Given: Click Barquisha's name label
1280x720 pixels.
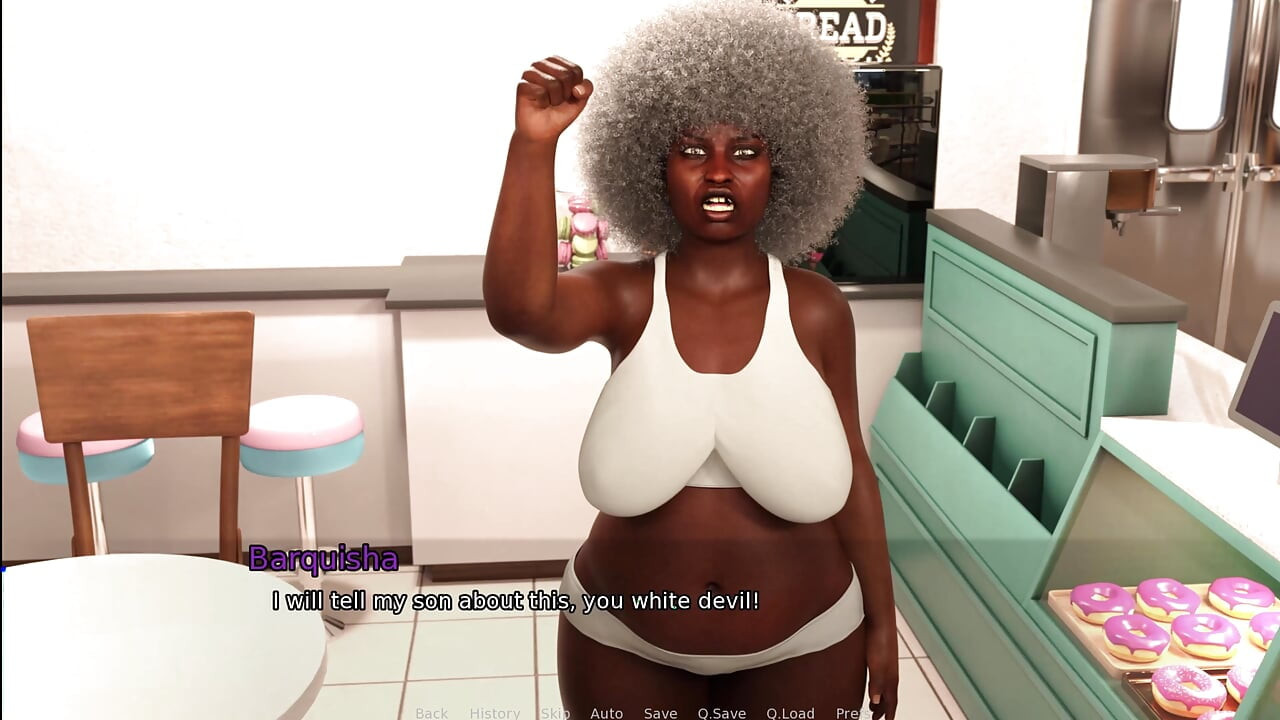Looking at the screenshot, I should pos(324,560).
